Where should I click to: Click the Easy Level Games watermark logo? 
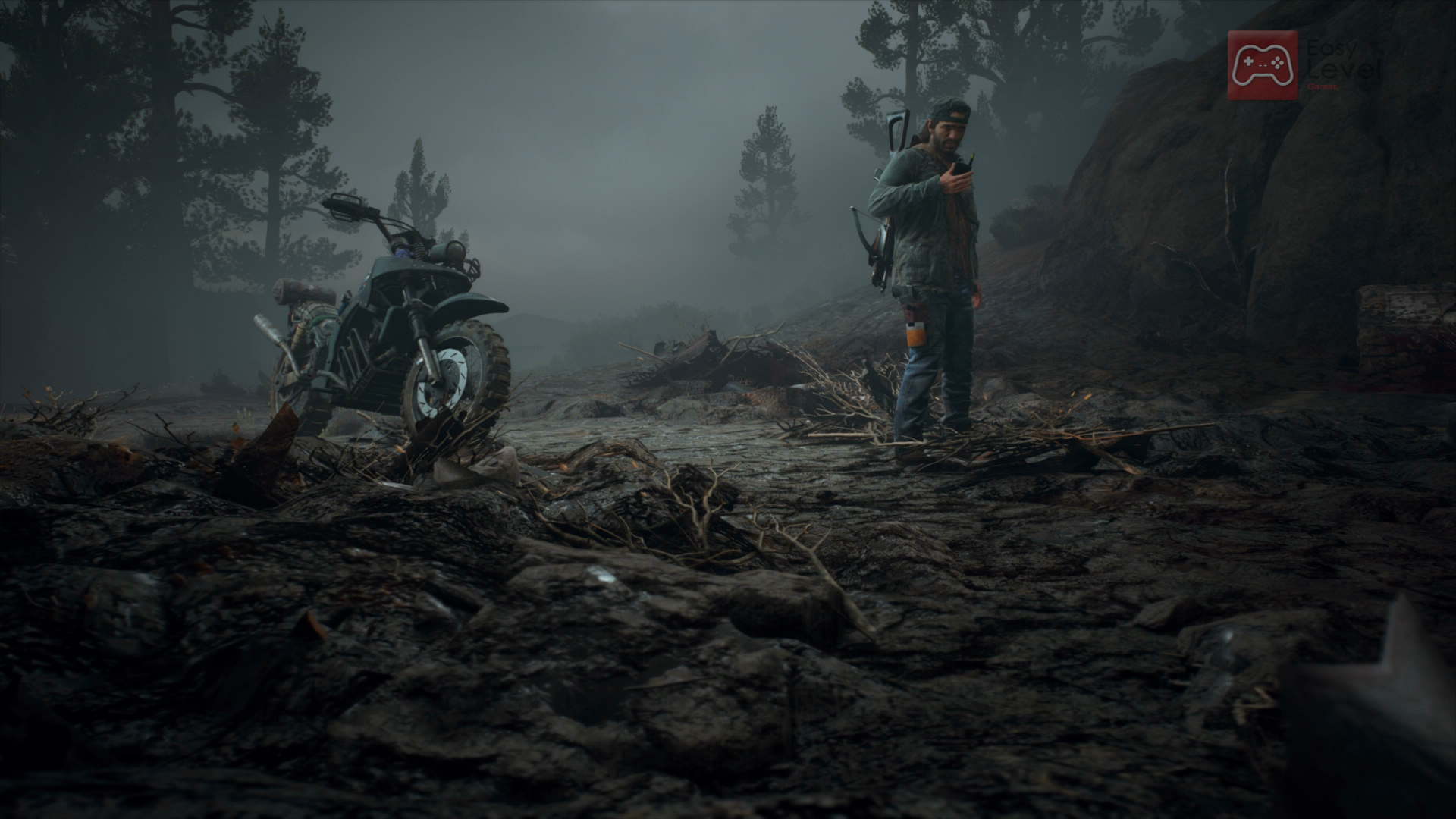tap(1263, 65)
